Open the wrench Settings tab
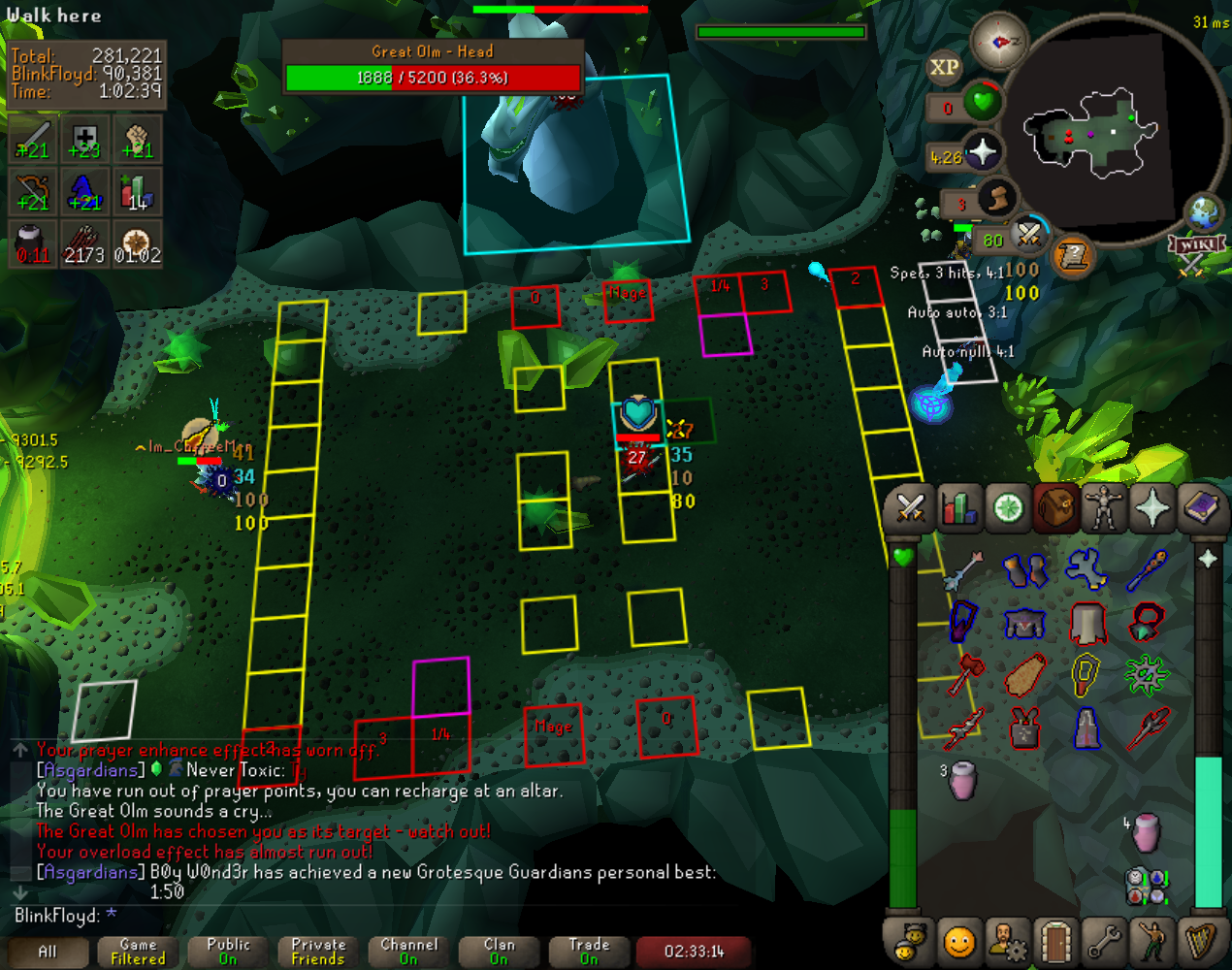 click(x=1104, y=941)
